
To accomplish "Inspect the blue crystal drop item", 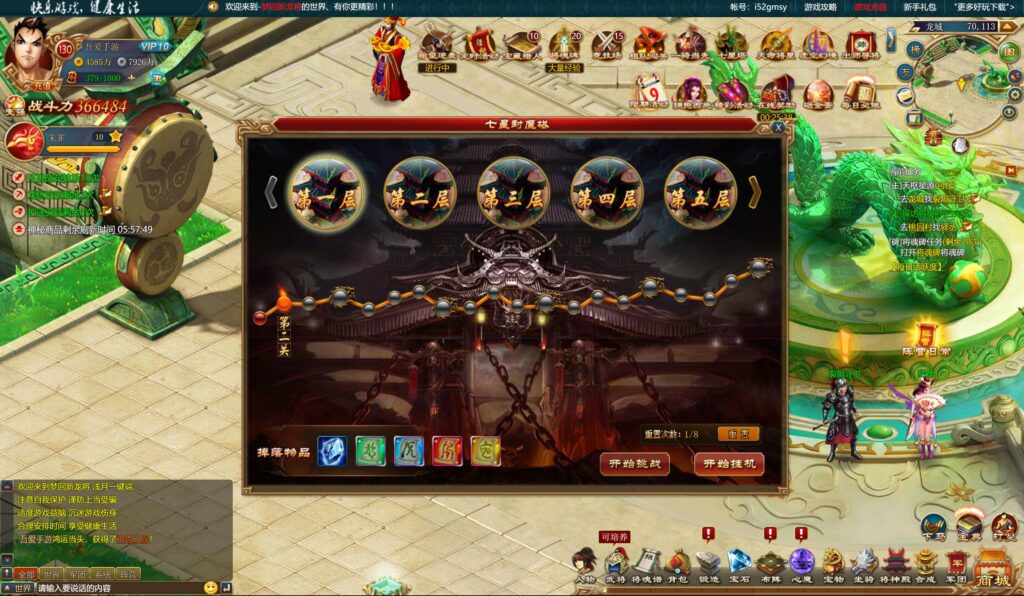I will pos(332,451).
